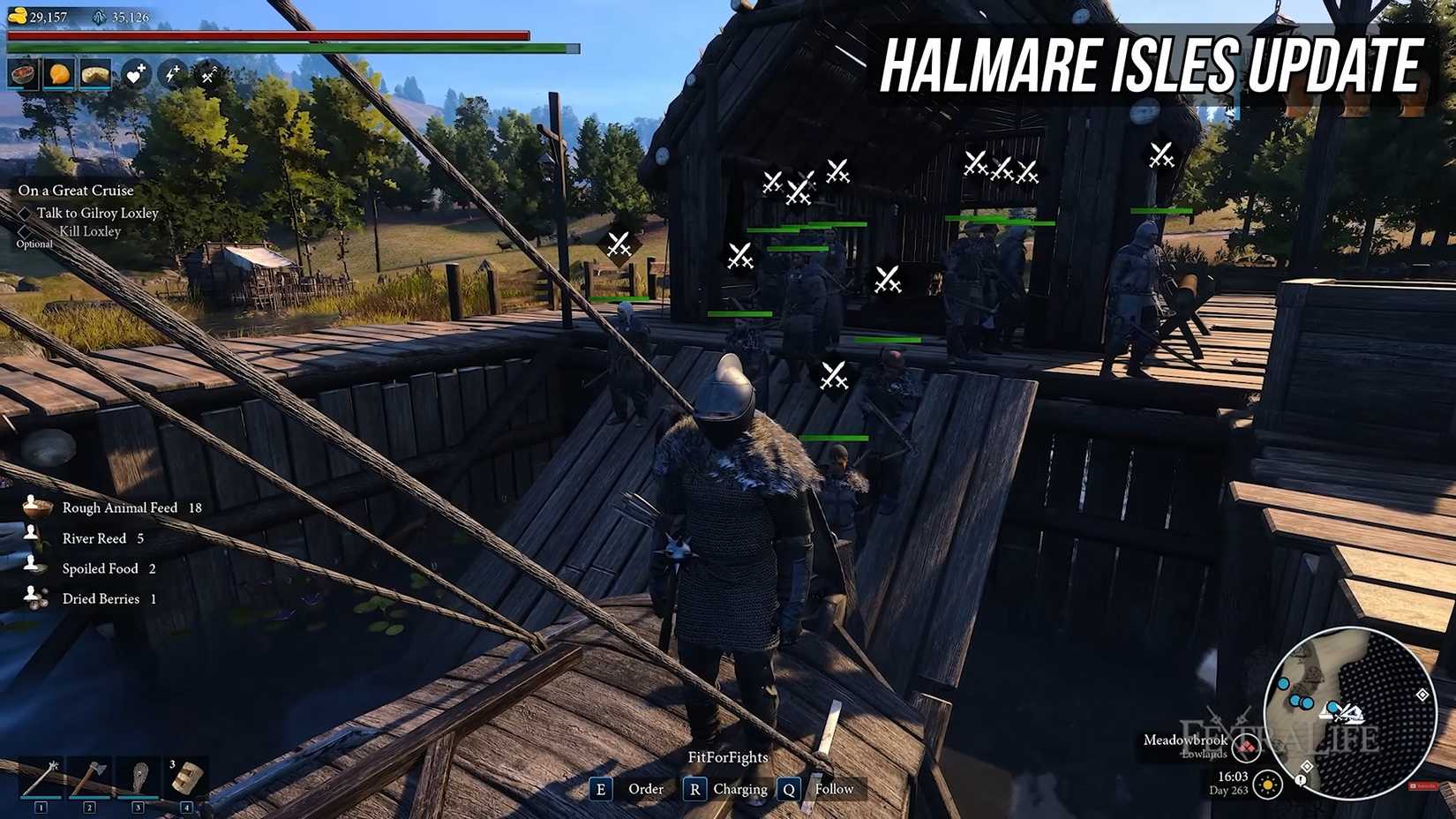
Task: Click the stew bowl food buff icon
Action: [x=22, y=74]
